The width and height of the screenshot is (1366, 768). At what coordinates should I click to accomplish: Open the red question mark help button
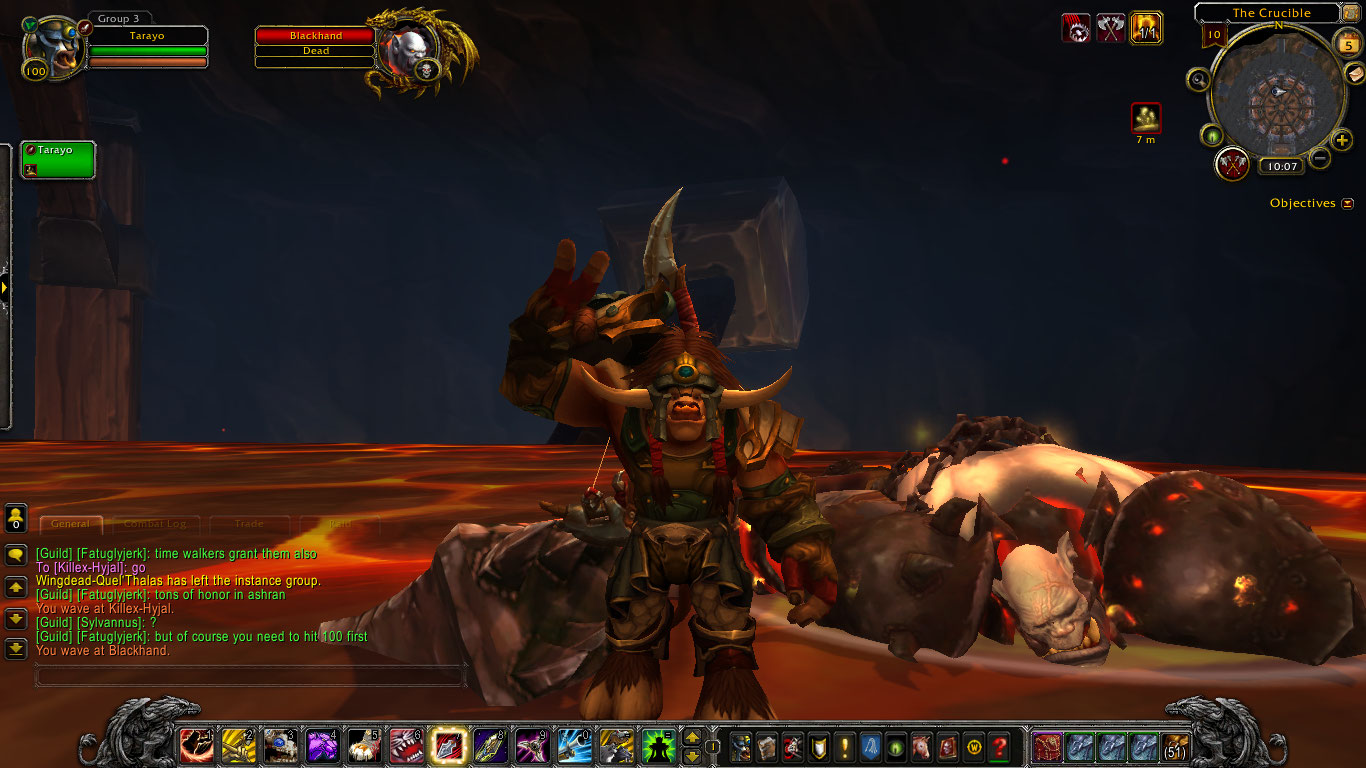pos(999,746)
